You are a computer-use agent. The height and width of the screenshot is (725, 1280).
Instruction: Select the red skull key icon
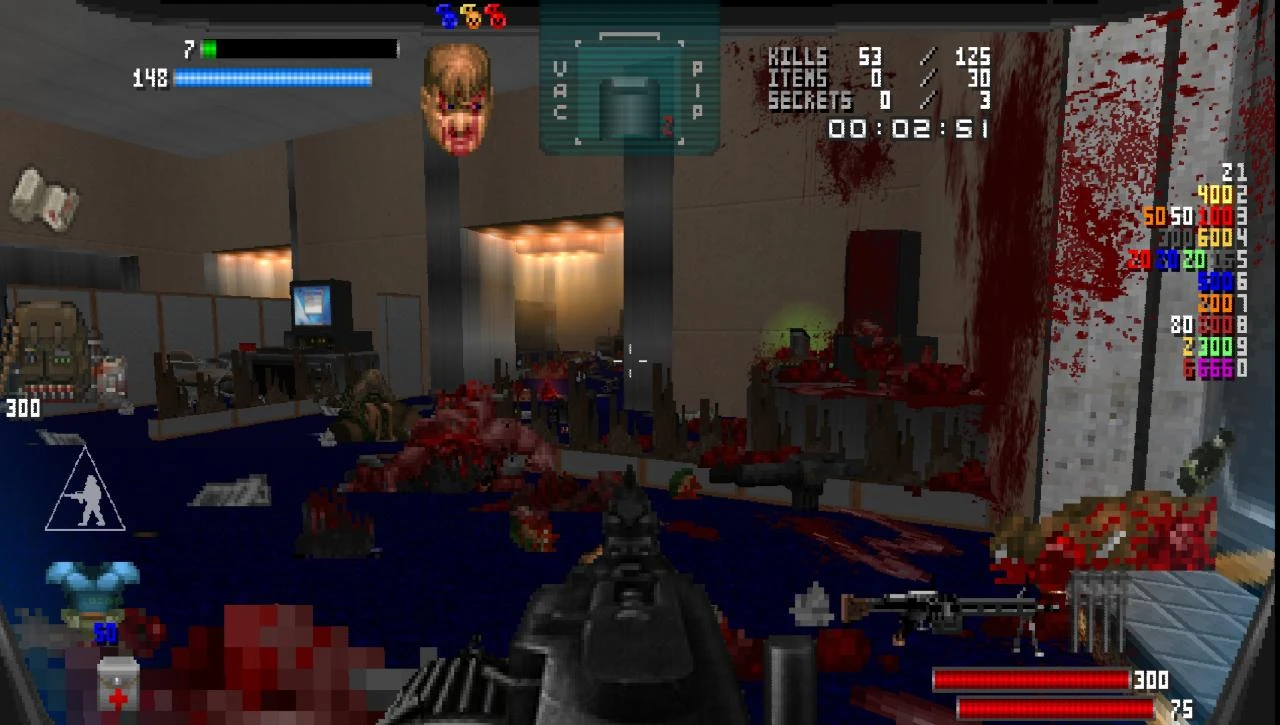[x=497, y=17]
